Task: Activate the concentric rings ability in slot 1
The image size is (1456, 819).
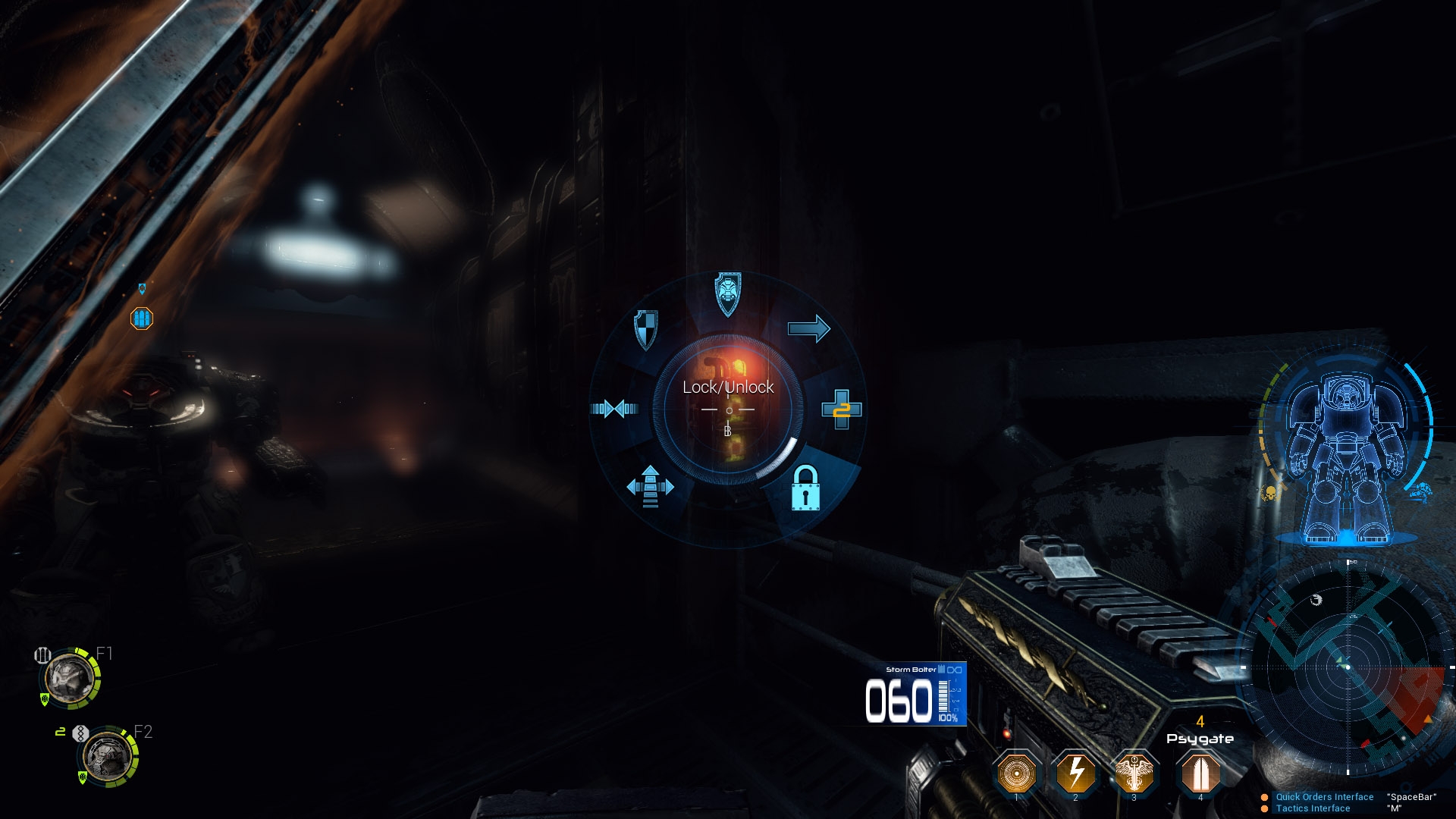Action: [1016, 773]
